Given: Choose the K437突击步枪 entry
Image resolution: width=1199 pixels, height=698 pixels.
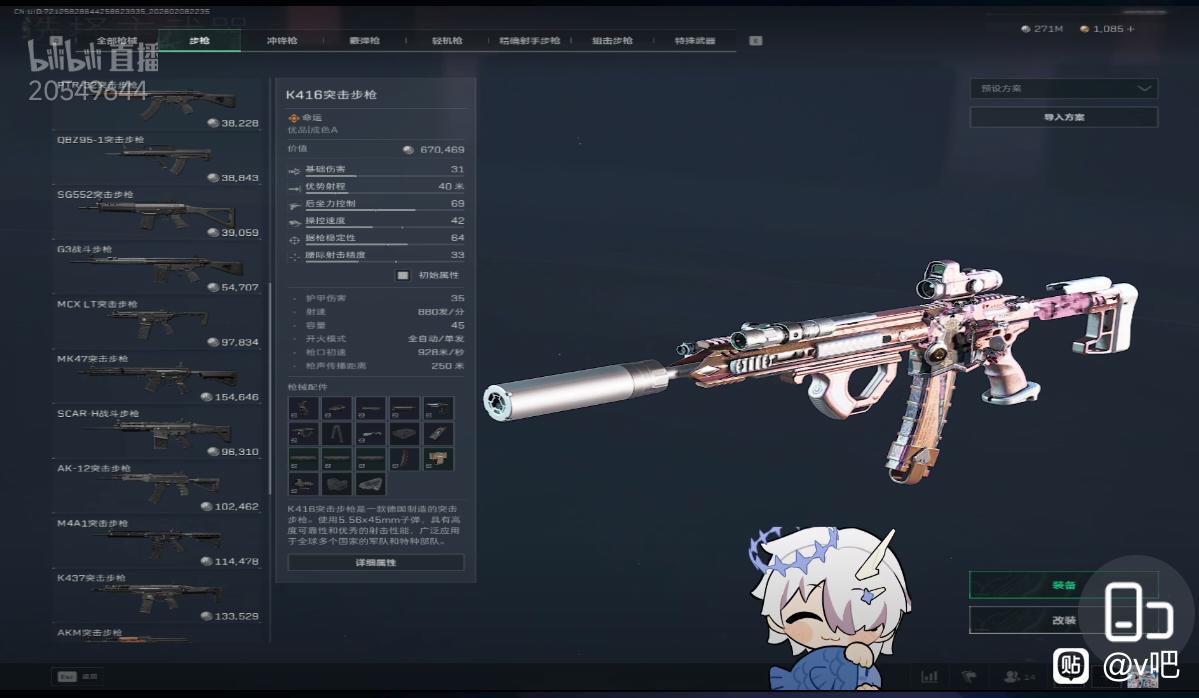Looking at the screenshot, I should [158, 598].
